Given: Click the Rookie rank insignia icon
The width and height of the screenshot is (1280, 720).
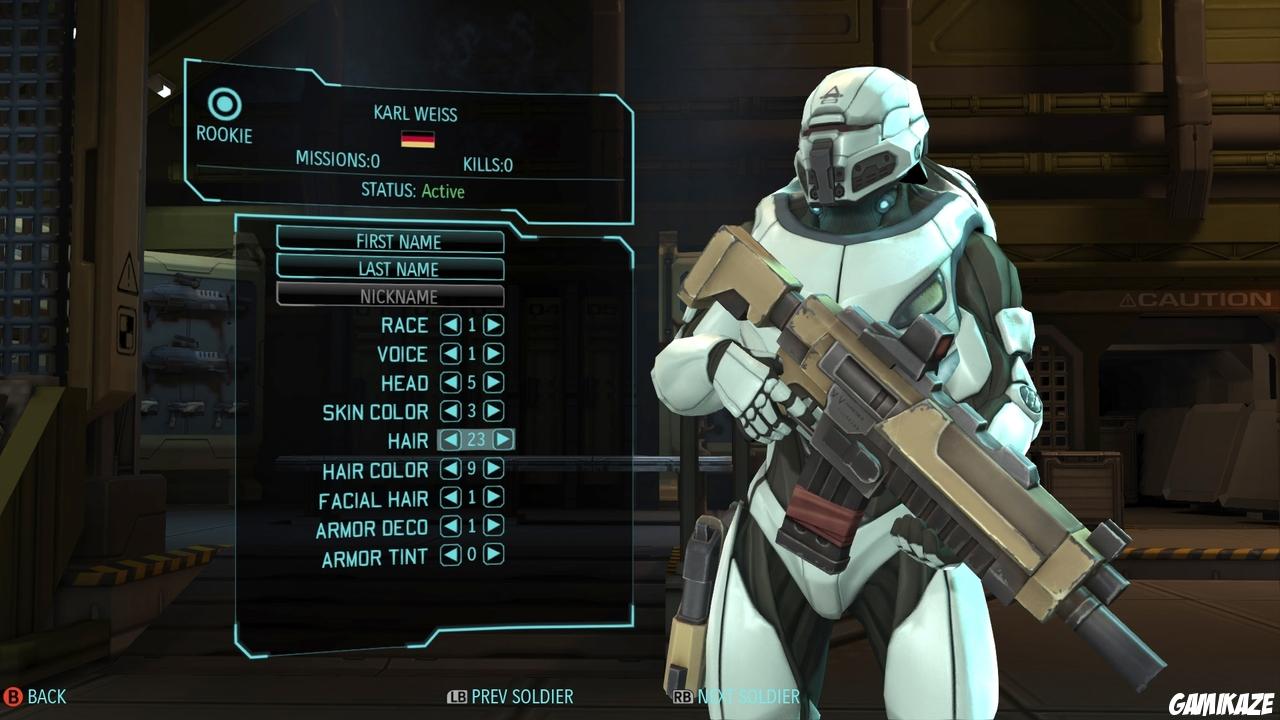Looking at the screenshot, I should 227,101.
